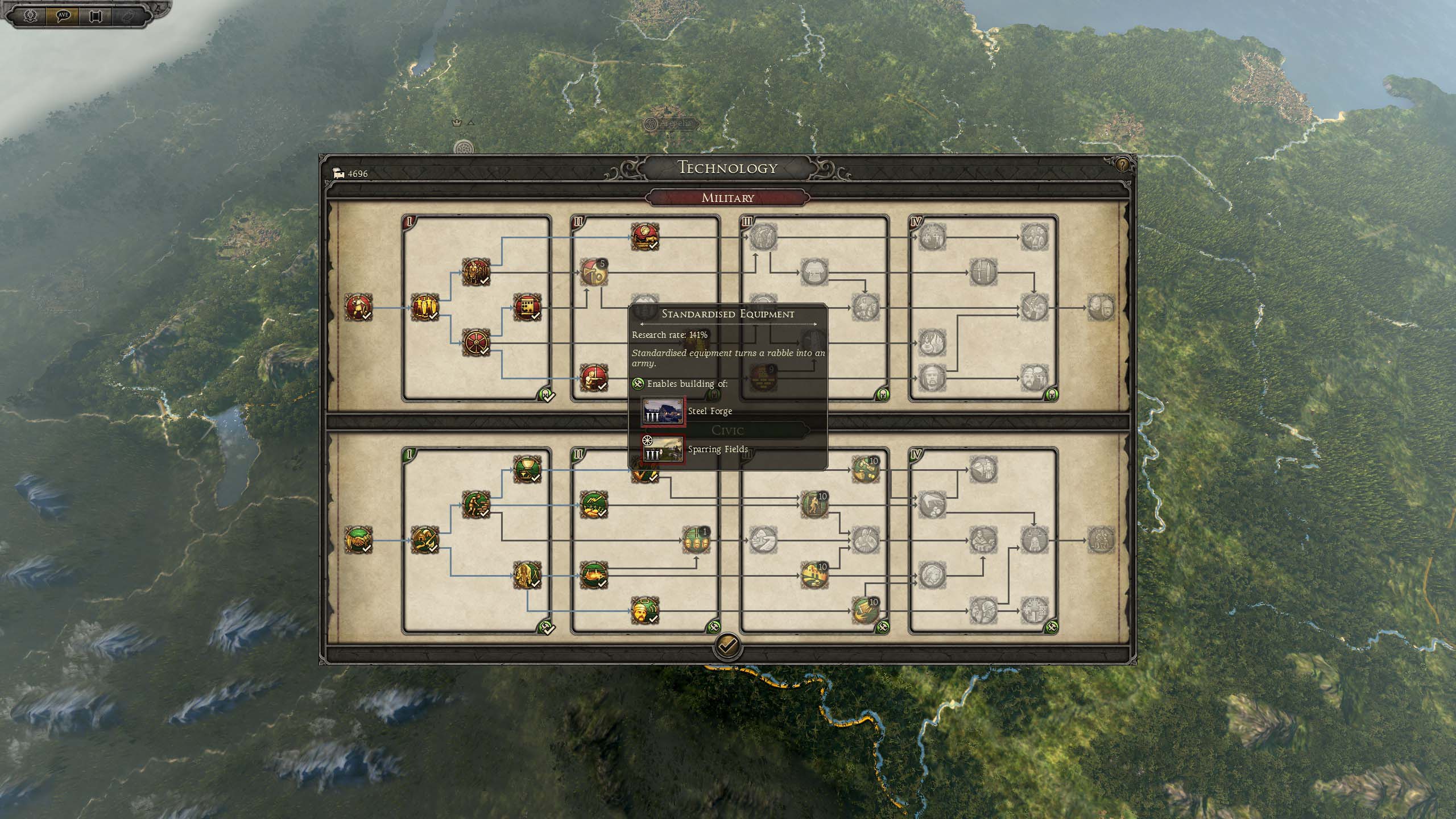Click the bearded man civic technology
This screenshot has height=819, width=1456.
point(644,611)
